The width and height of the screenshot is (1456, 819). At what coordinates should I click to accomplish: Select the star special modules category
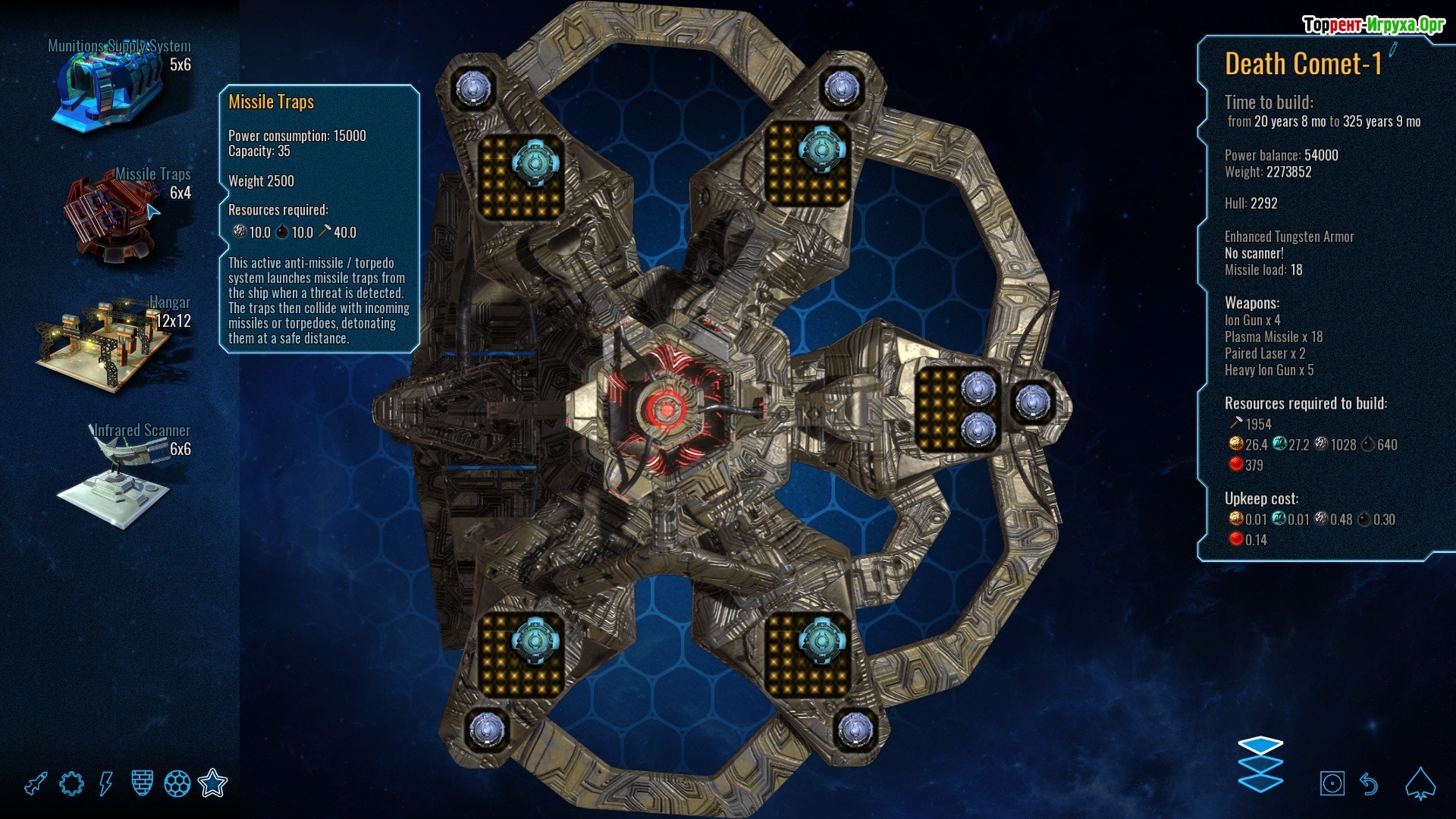coord(212,783)
